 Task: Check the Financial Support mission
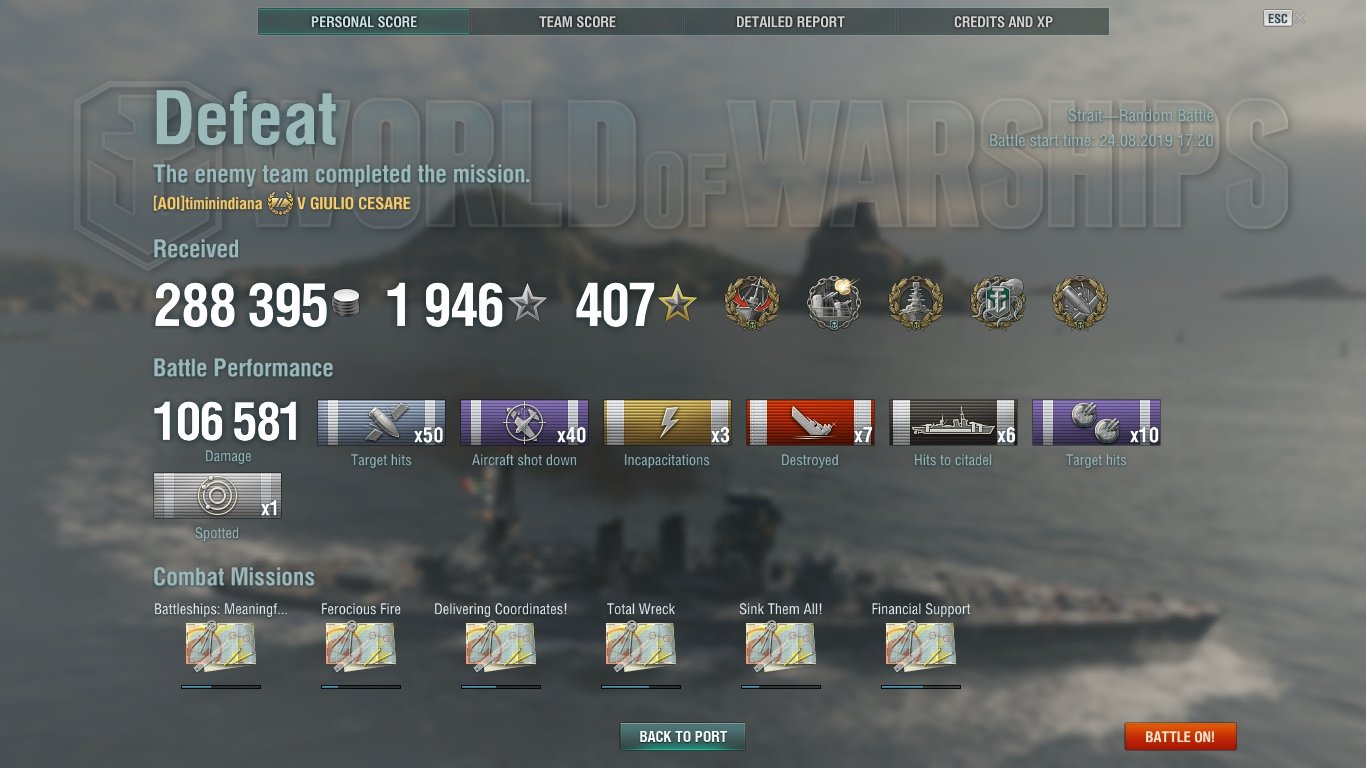click(x=921, y=647)
